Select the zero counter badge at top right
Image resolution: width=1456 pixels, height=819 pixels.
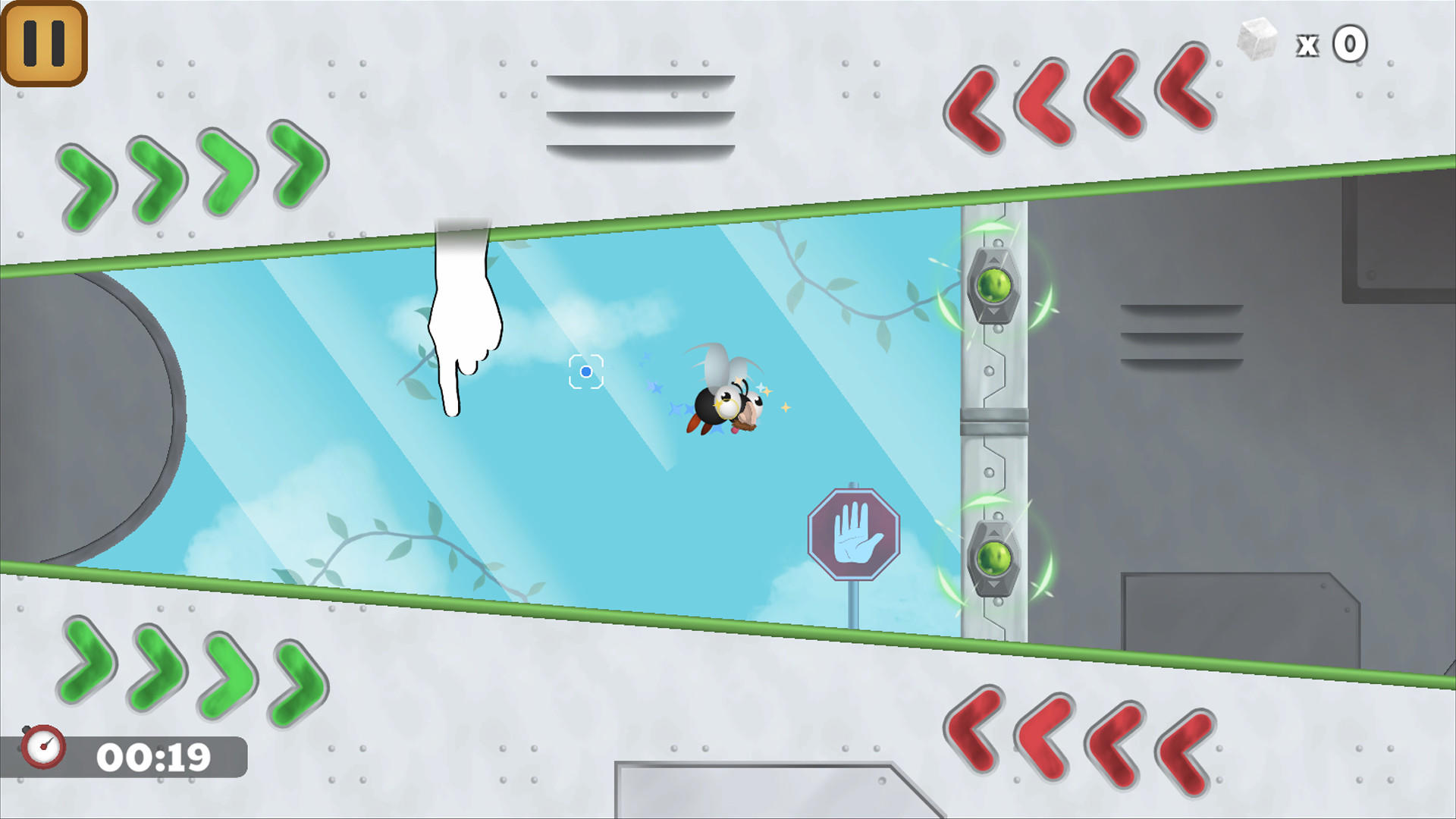pos(1351,44)
